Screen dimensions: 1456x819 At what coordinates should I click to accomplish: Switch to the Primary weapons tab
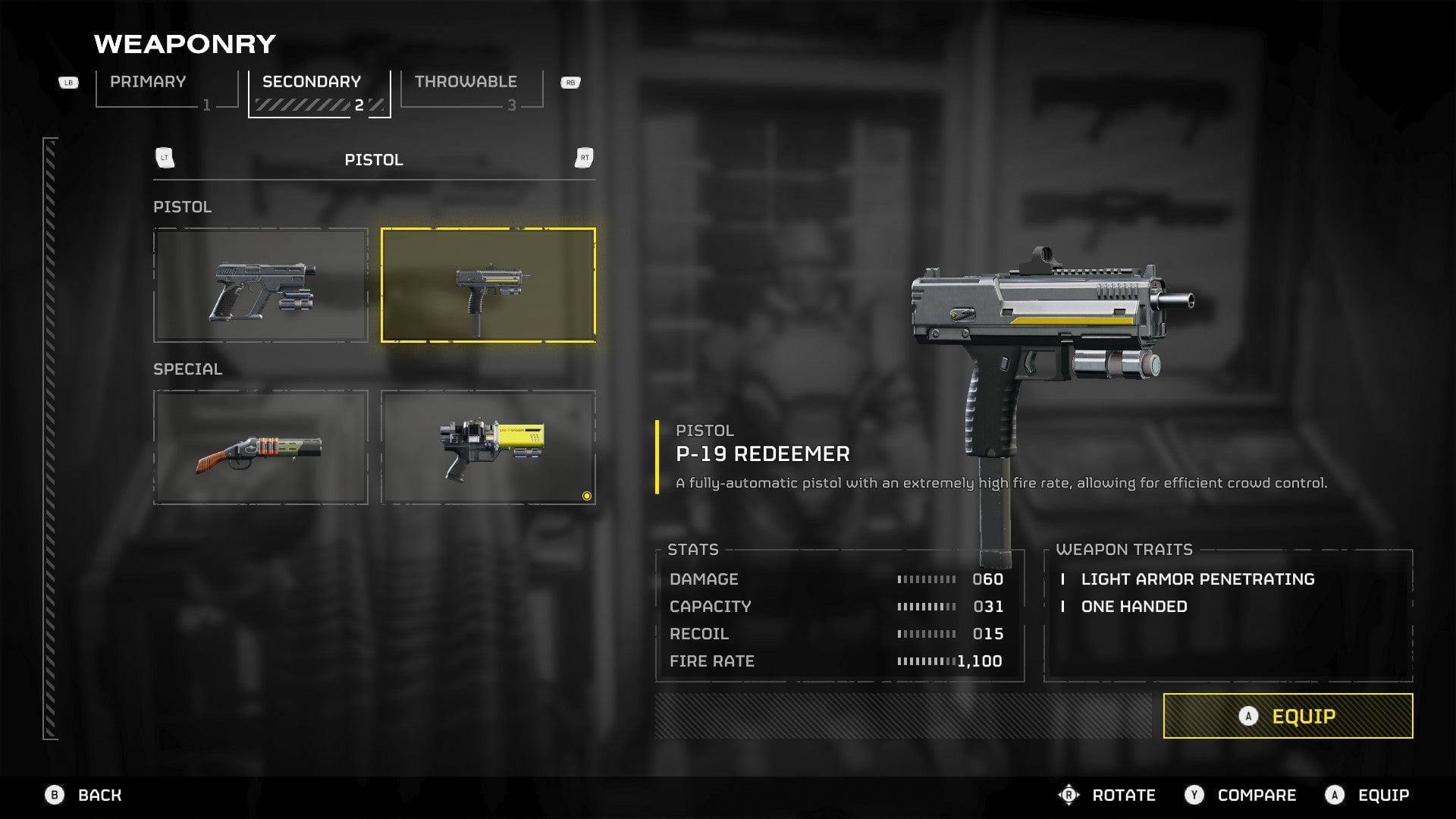point(167,90)
